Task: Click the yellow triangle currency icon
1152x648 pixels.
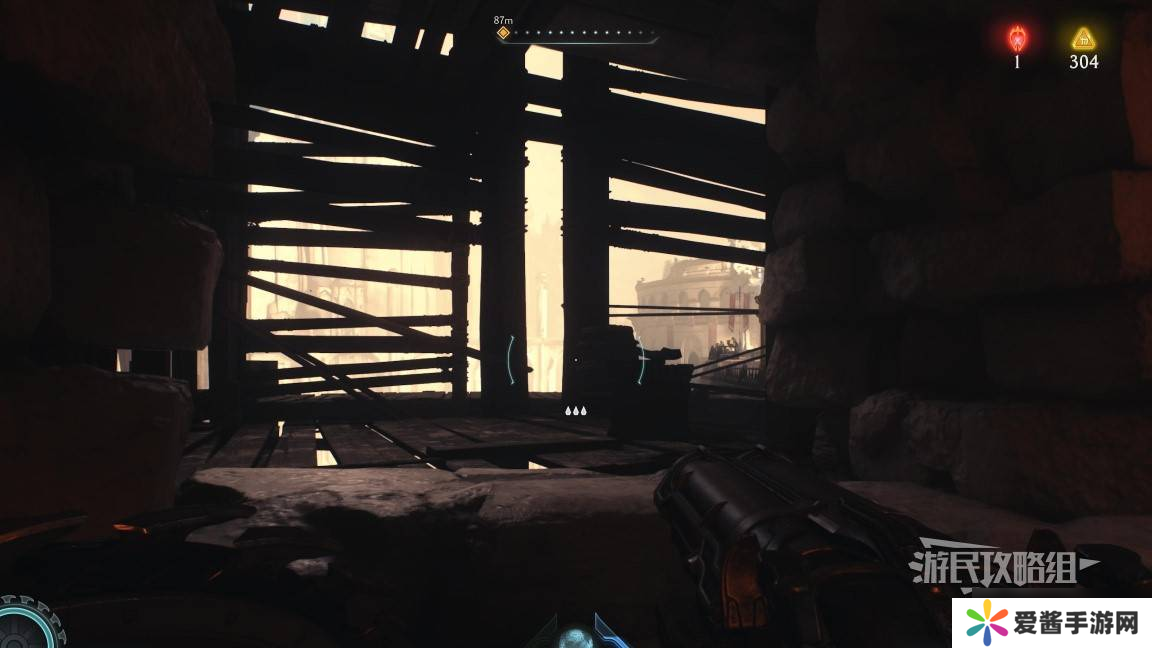Action: click(1083, 39)
